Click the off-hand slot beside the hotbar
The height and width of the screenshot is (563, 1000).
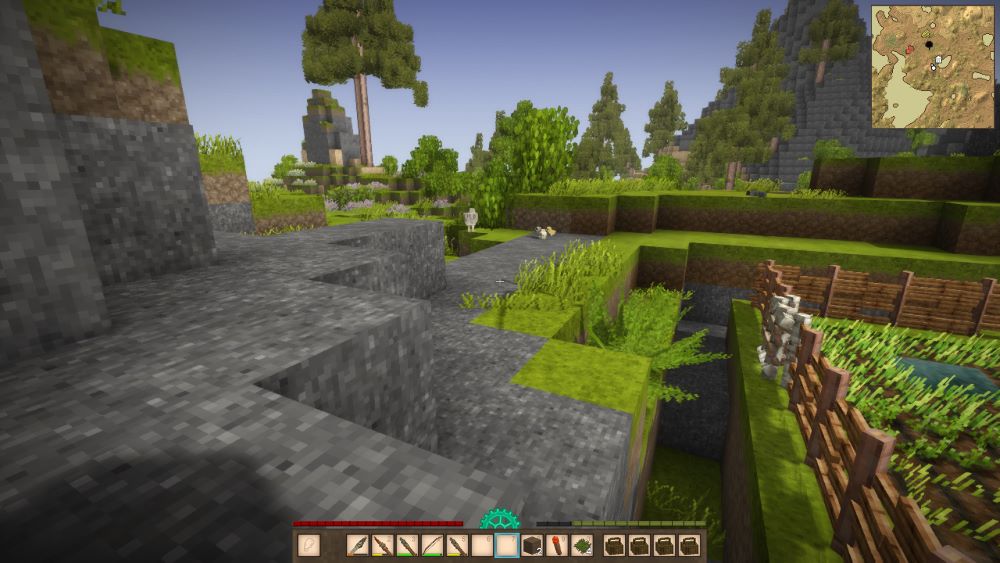tap(309, 546)
